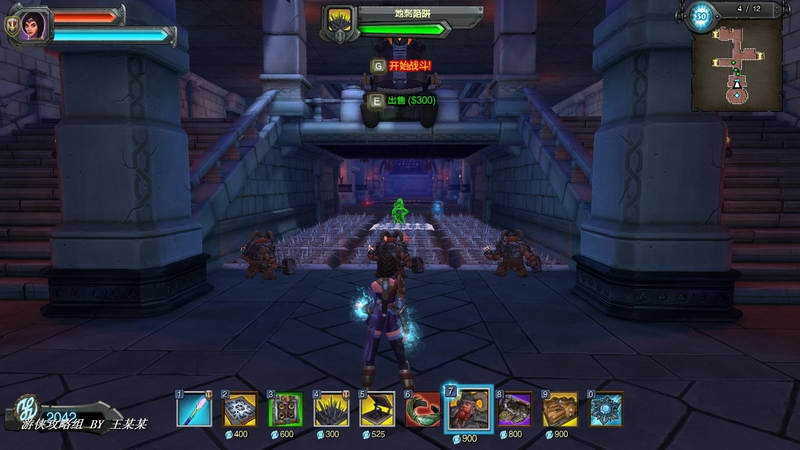Select the wooden barricade trap in slot 9

tap(561, 409)
